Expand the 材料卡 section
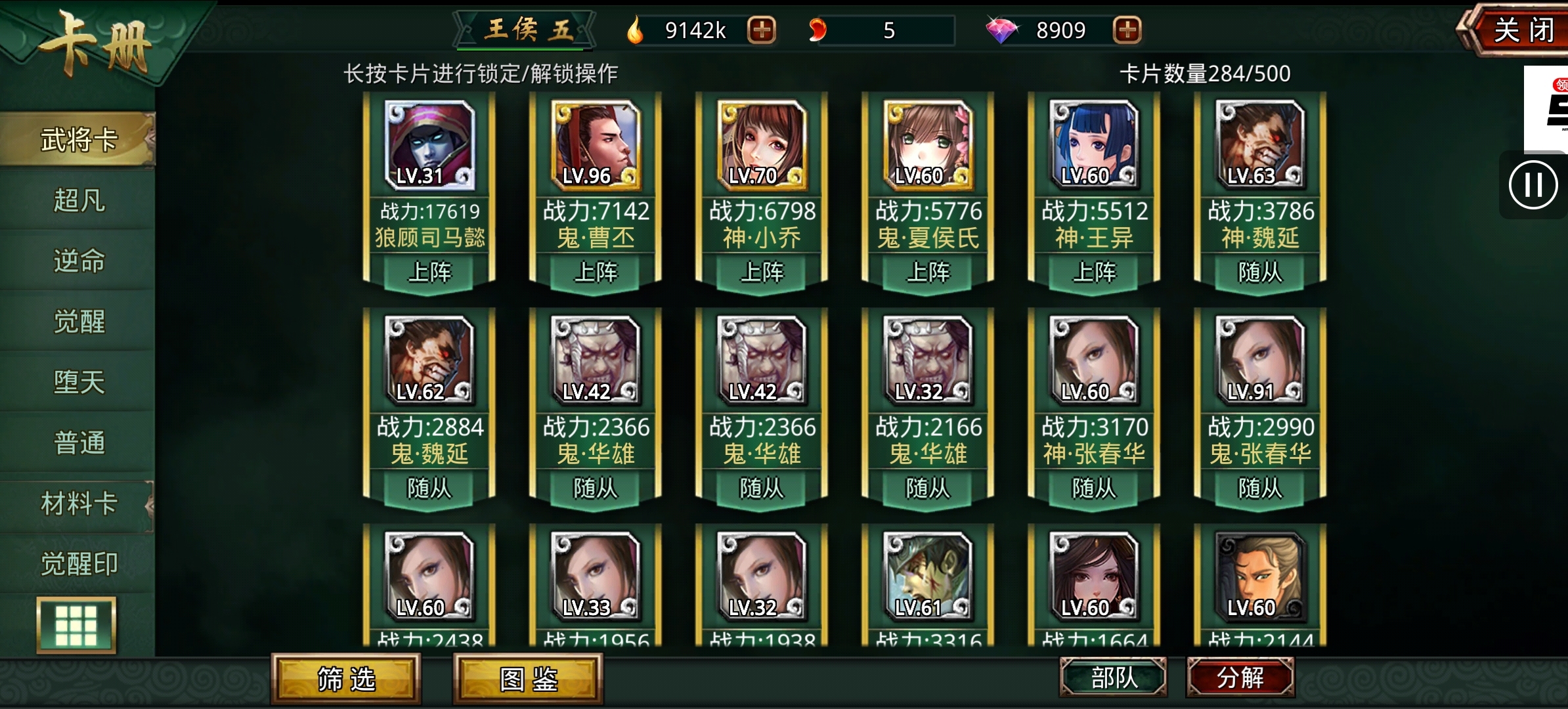The height and width of the screenshot is (709, 1568). click(x=79, y=503)
